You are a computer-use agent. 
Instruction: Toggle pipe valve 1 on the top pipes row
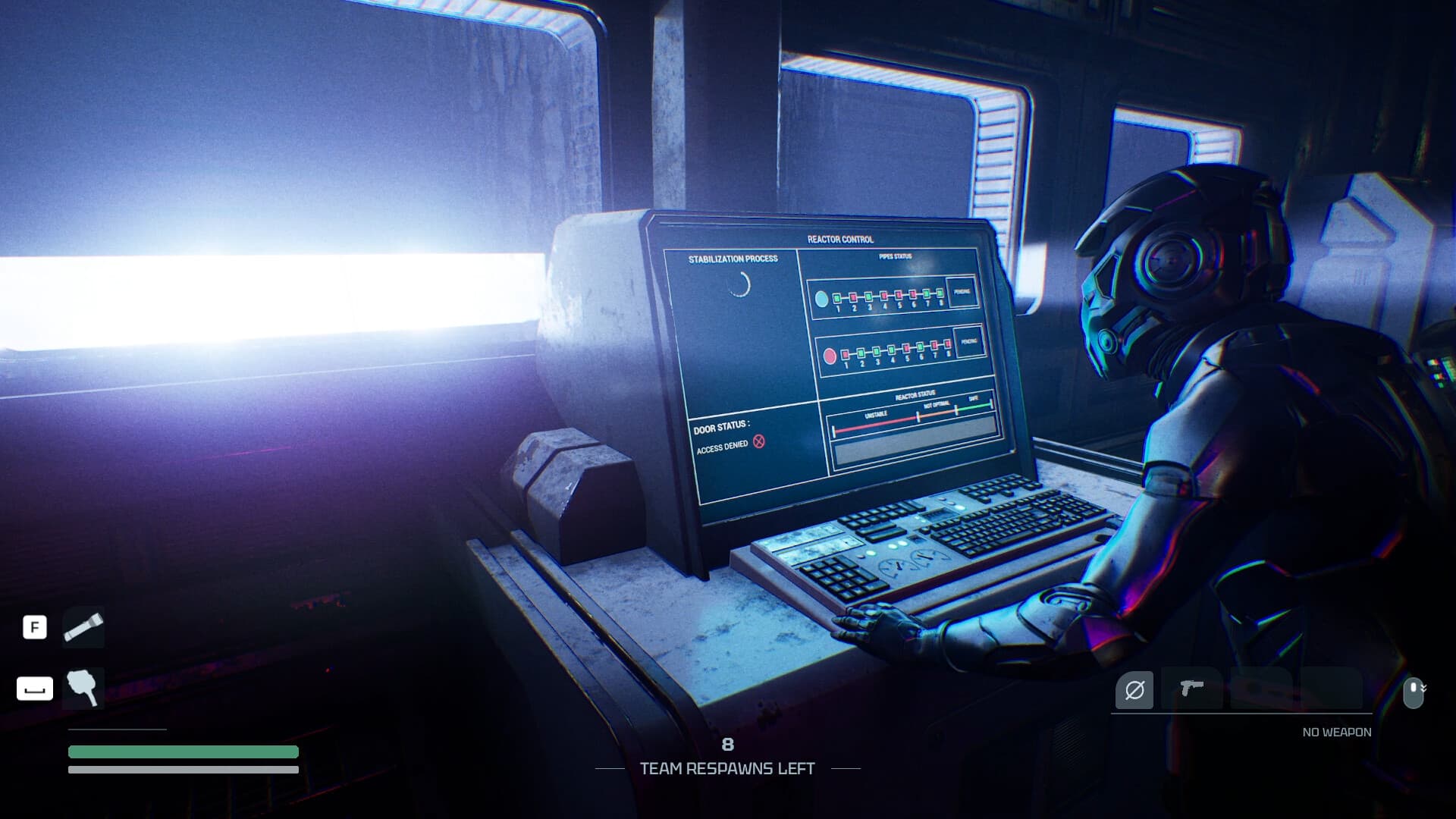click(837, 297)
